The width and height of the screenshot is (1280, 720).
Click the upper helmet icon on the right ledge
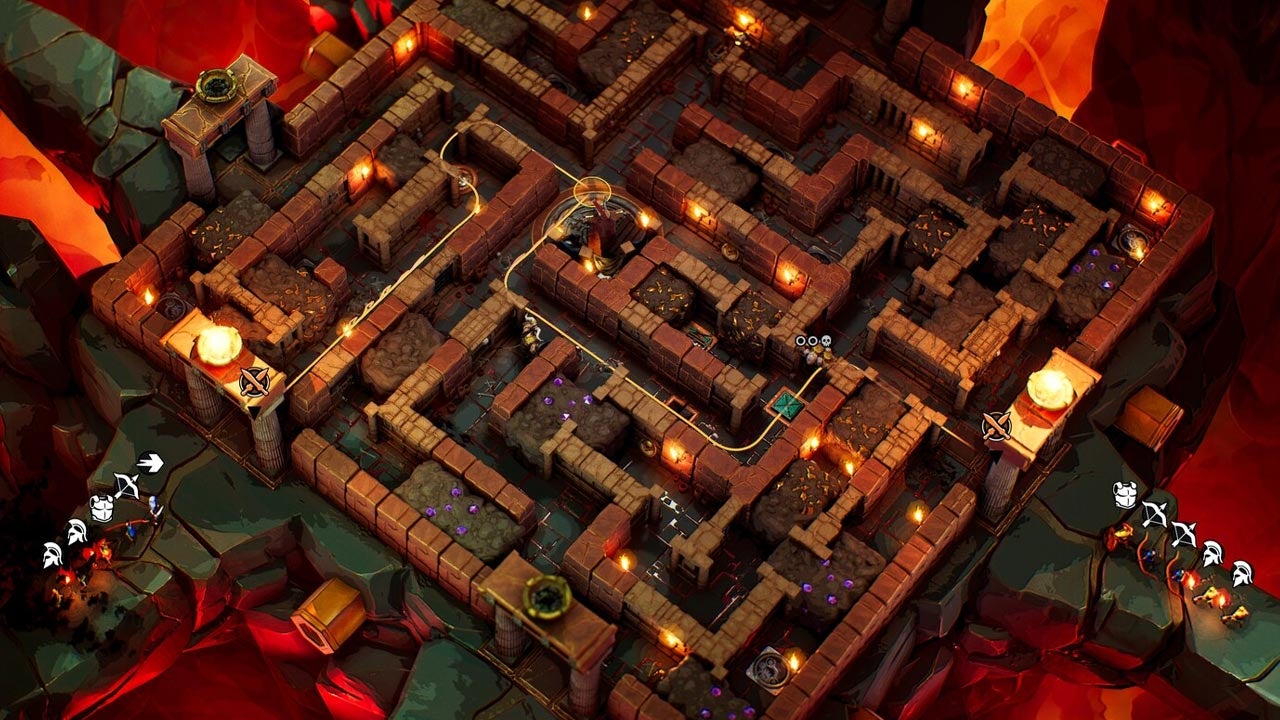[x=1212, y=554]
